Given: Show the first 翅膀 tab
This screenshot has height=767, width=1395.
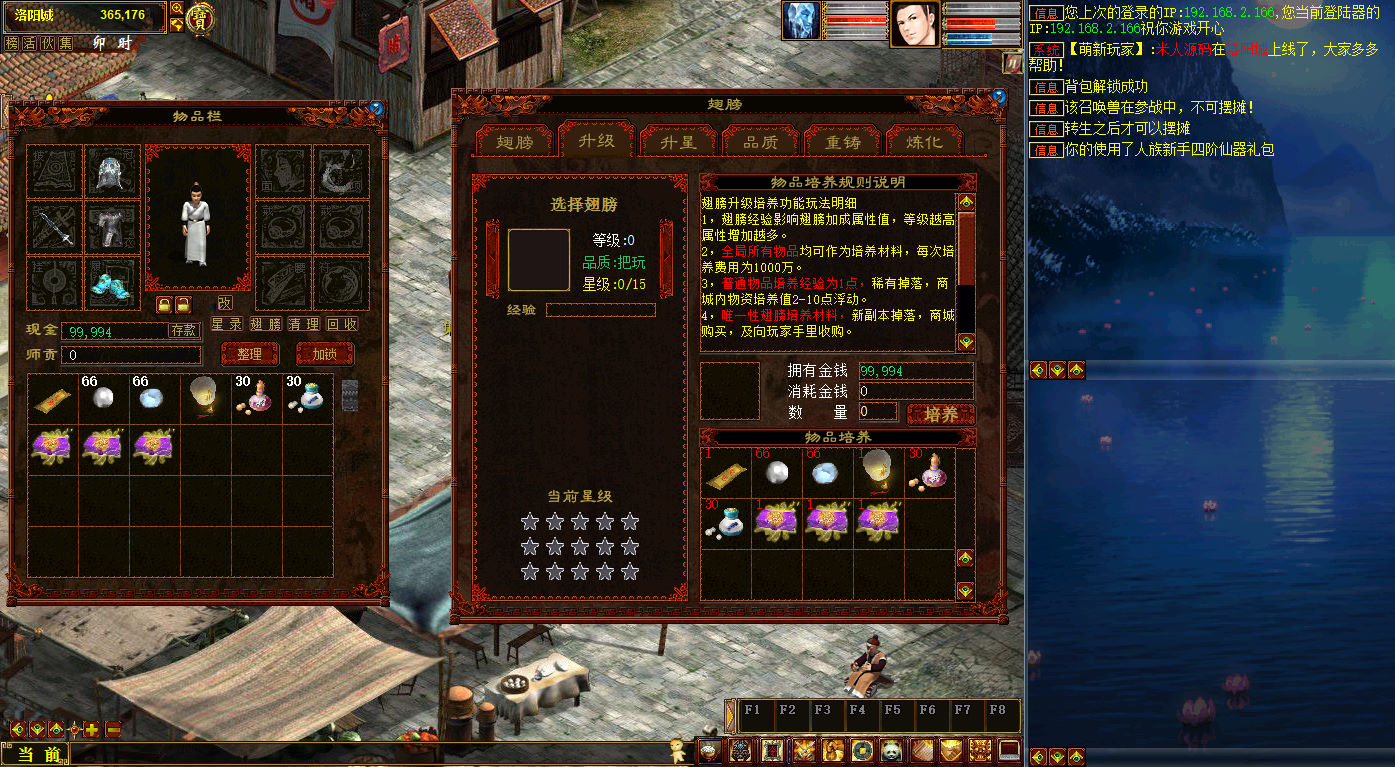Looking at the screenshot, I should point(515,141).
